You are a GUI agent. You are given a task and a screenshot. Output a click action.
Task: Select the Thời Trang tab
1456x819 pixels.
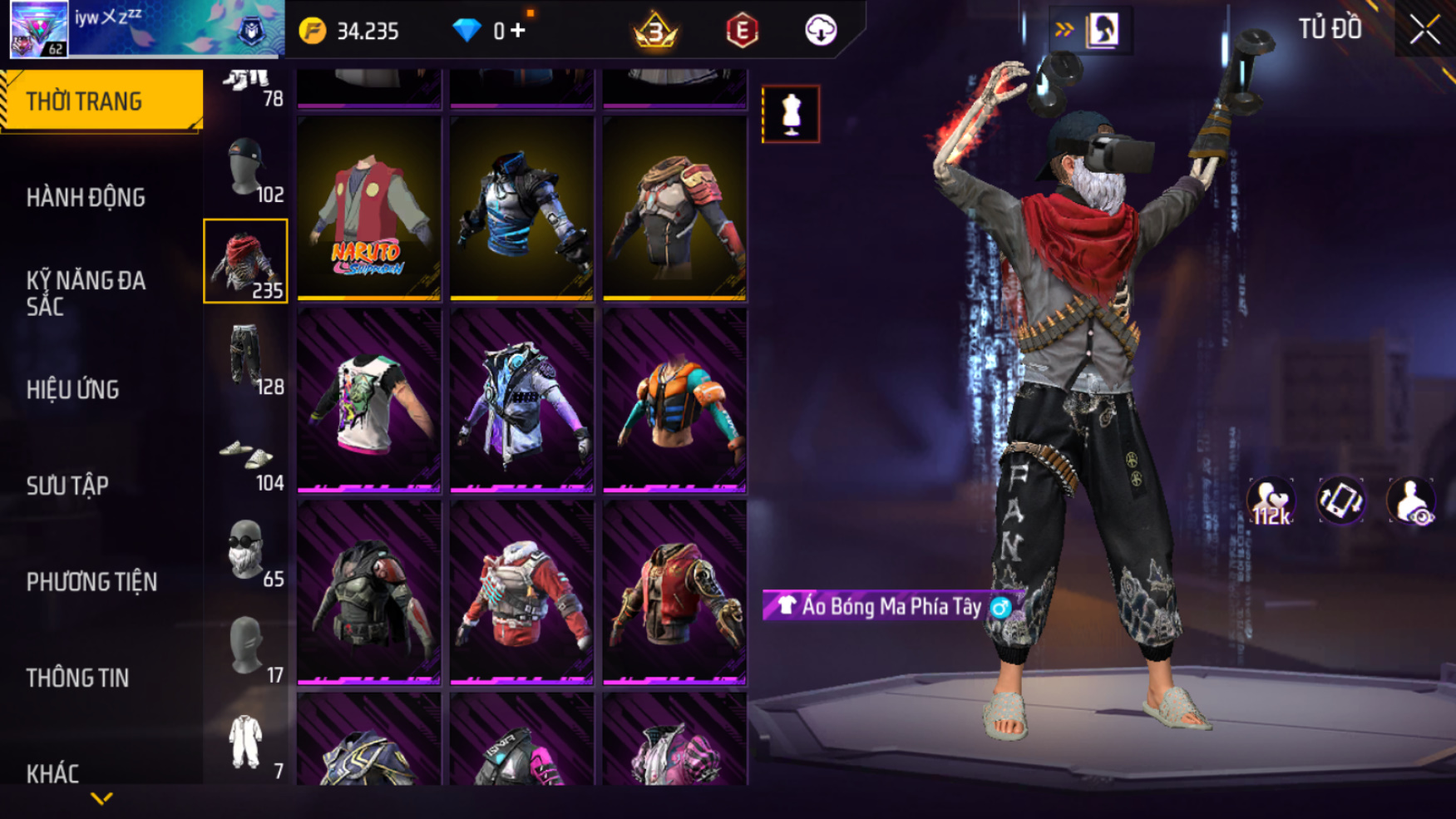tap(101, 101)
